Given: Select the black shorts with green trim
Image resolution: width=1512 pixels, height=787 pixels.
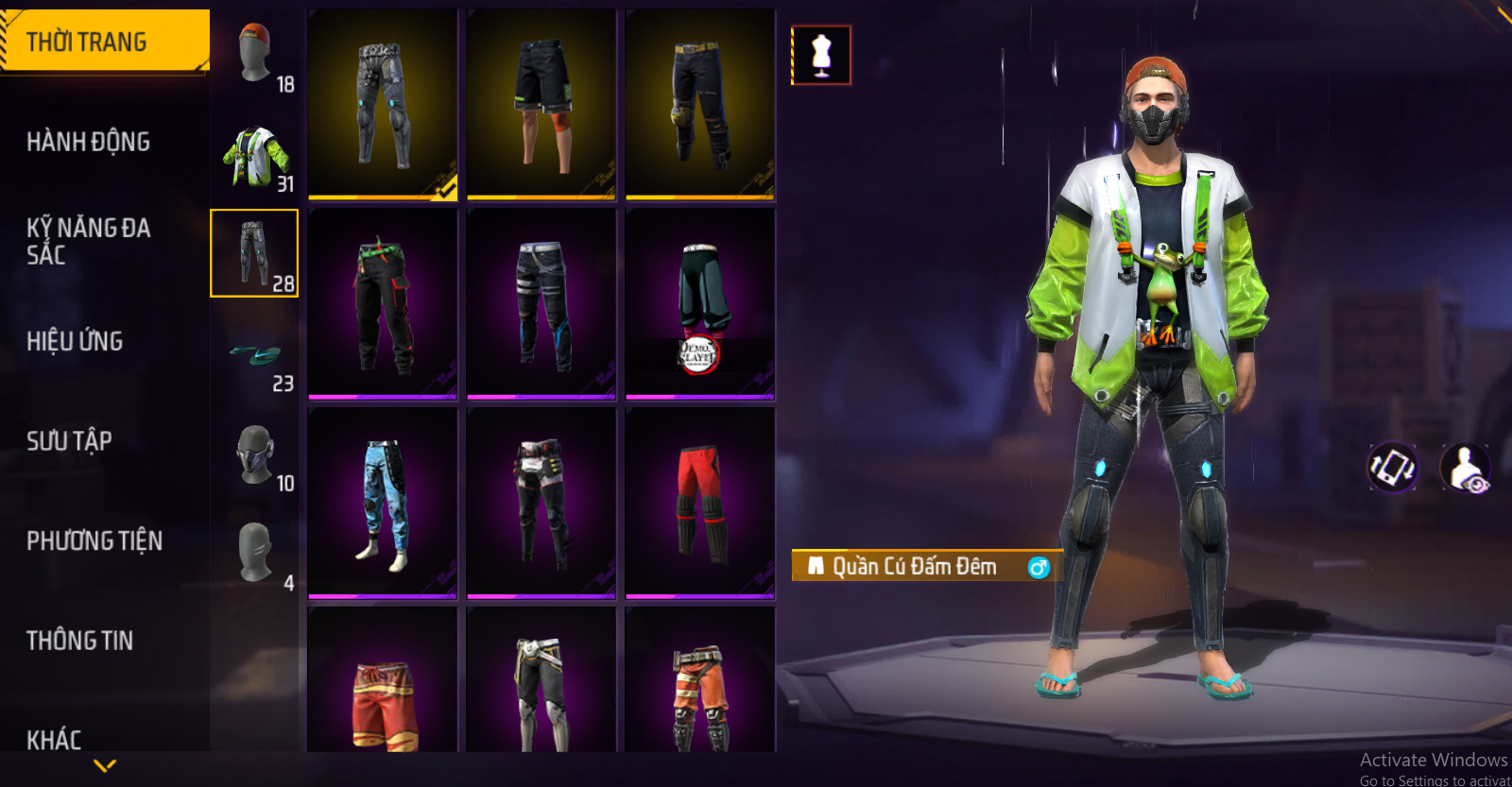Looking at the screenshot, I should [x=541, y=104].
